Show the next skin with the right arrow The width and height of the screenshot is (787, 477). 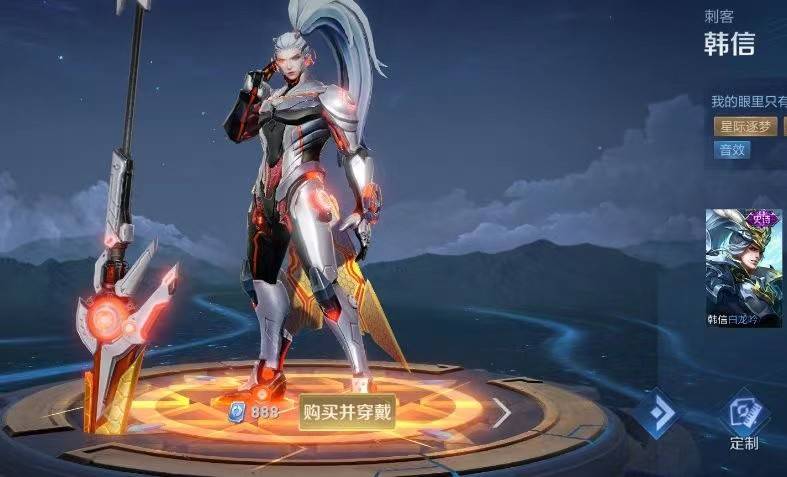[503, 412]
